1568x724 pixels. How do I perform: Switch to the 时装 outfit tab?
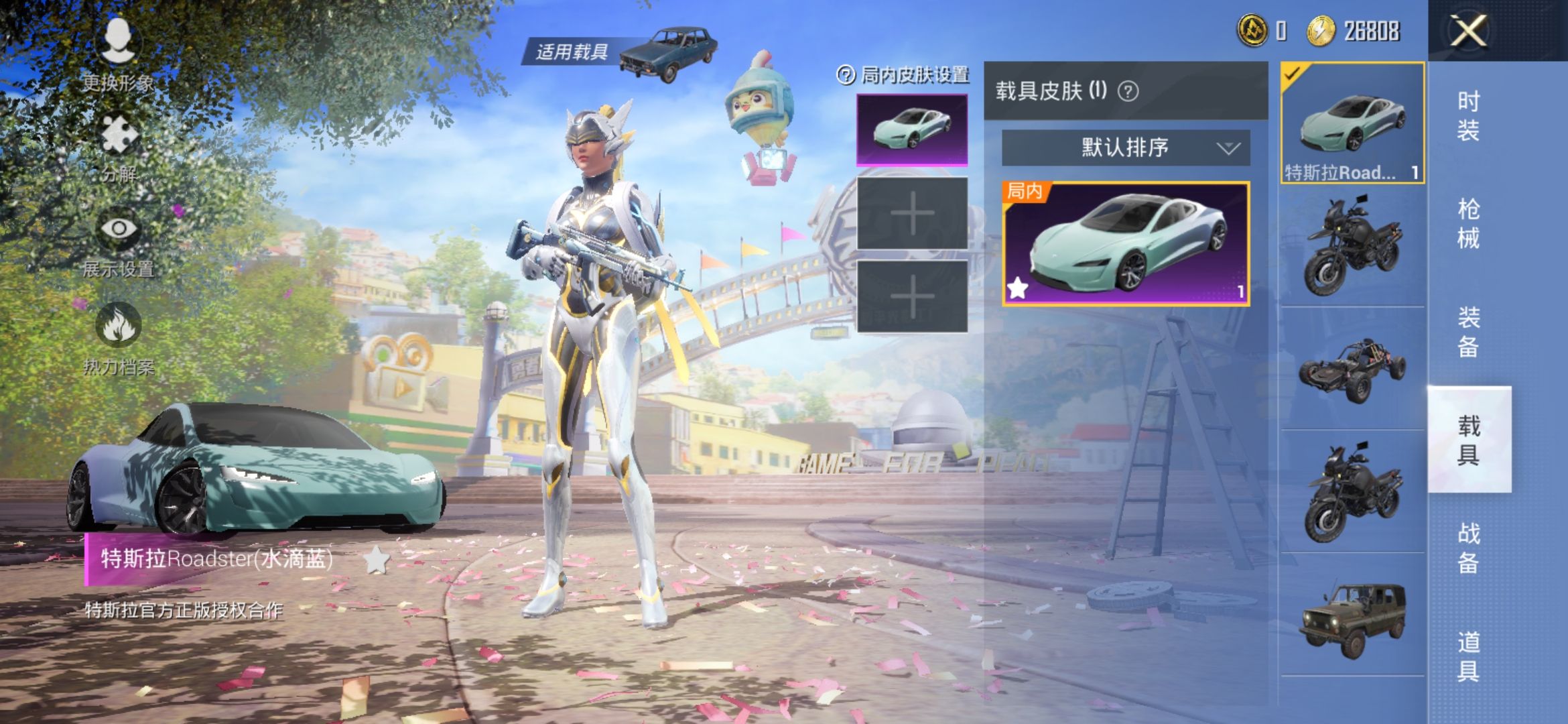tap(1468, 115)
